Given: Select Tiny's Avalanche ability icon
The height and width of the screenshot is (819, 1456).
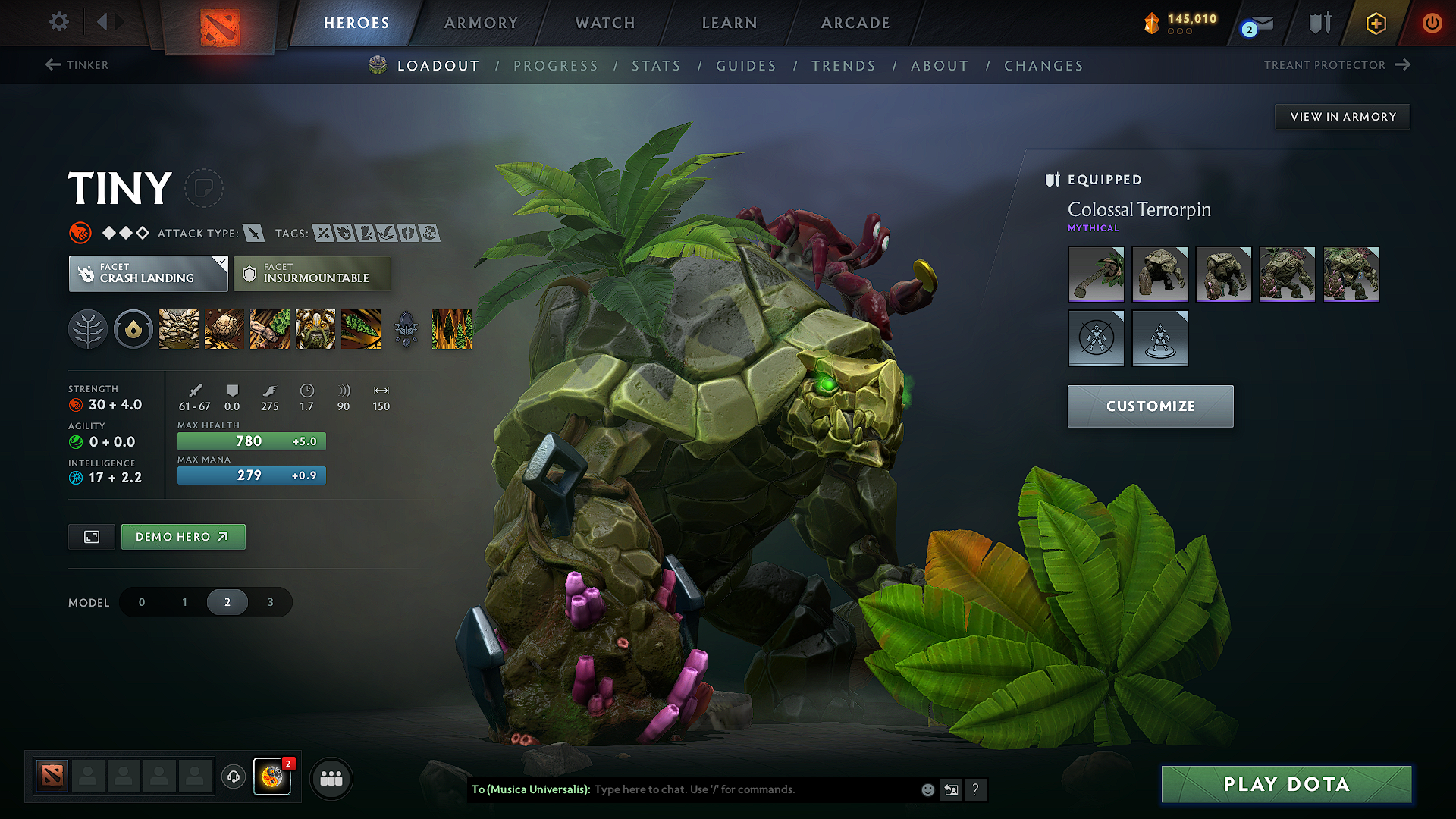Looking at the screenshot, I should (178, 329).
